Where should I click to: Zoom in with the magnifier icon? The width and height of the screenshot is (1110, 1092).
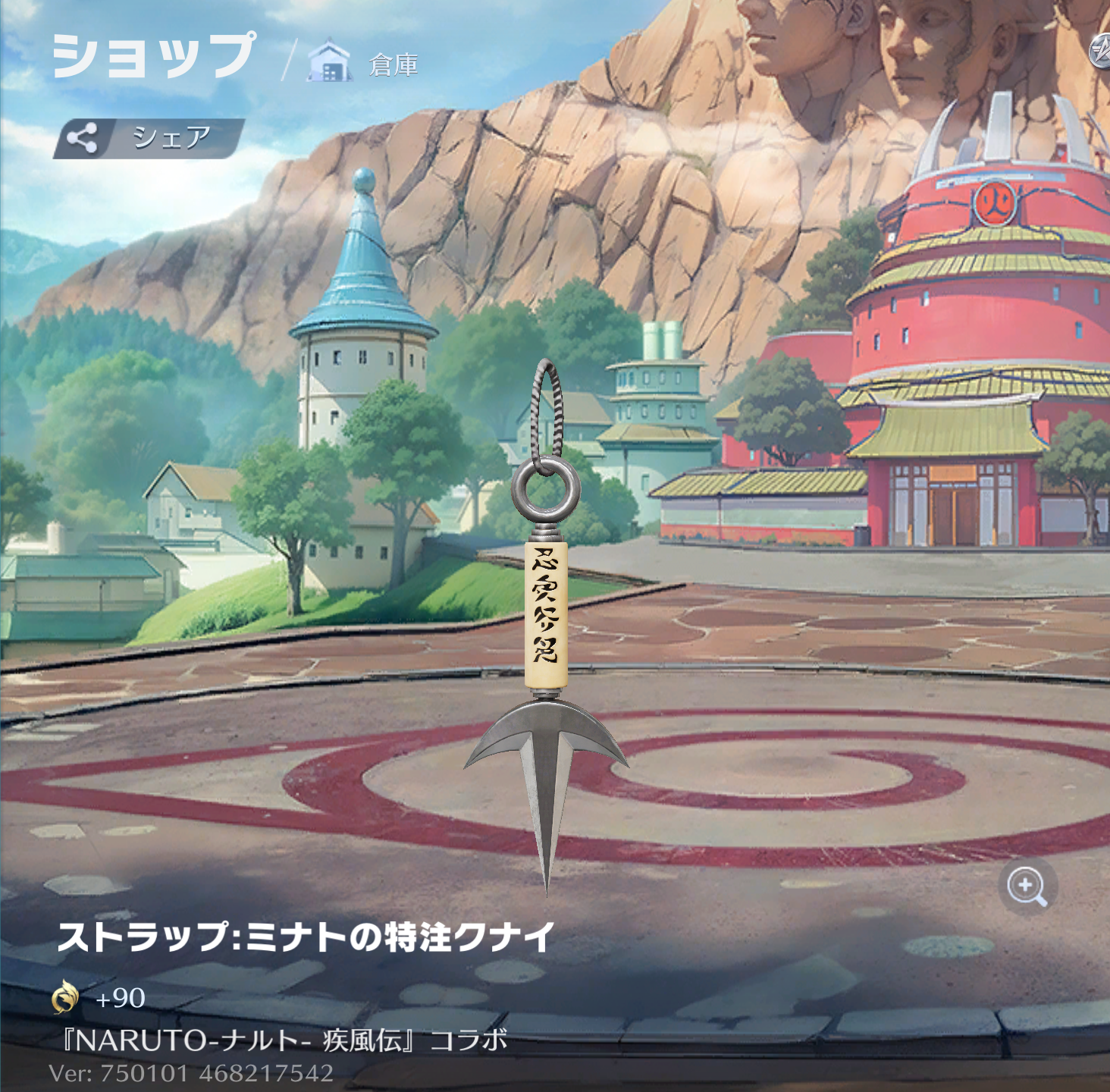(x=1027, y=886)
